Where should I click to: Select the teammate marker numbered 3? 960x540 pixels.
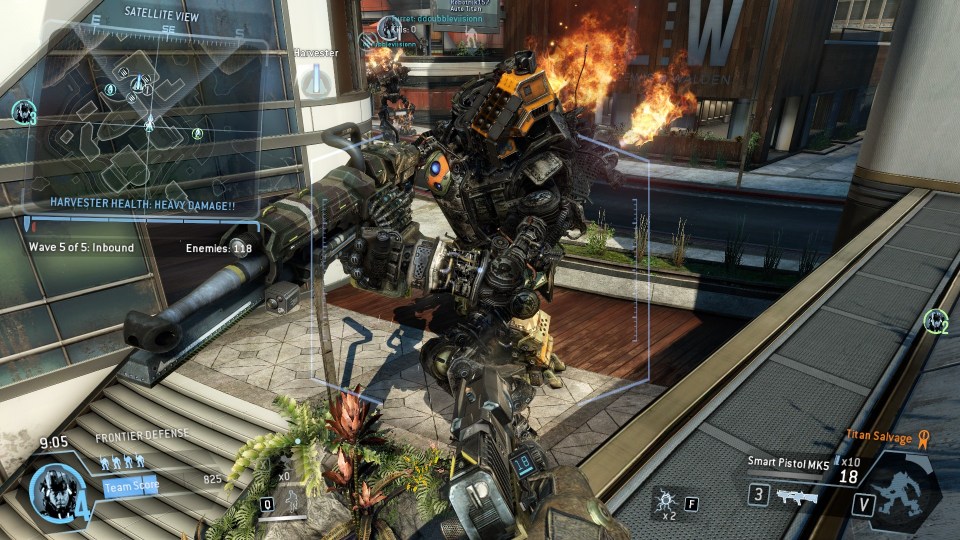[23, 112]
